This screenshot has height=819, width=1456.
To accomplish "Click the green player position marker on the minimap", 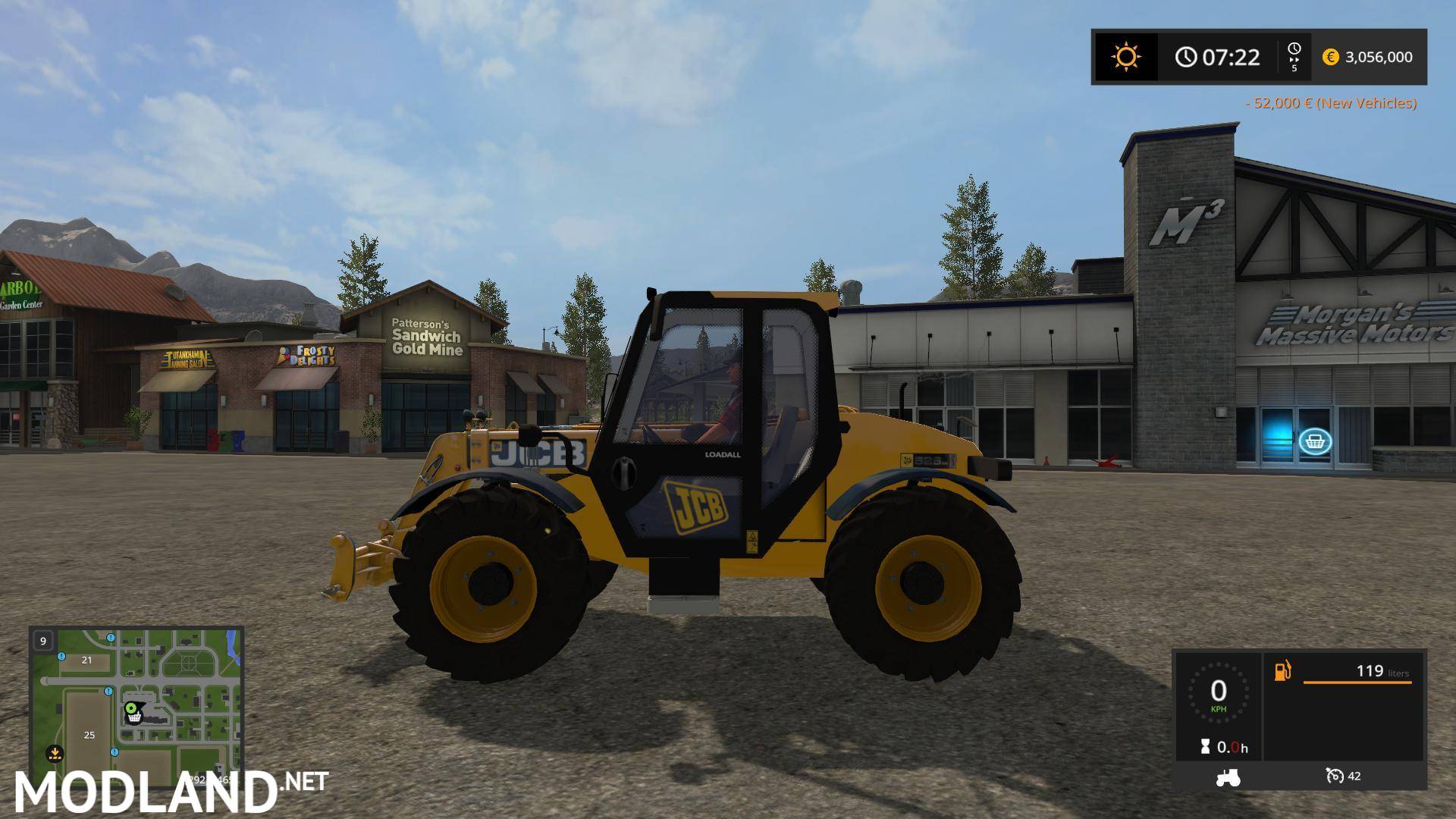I will click(131, 708).
